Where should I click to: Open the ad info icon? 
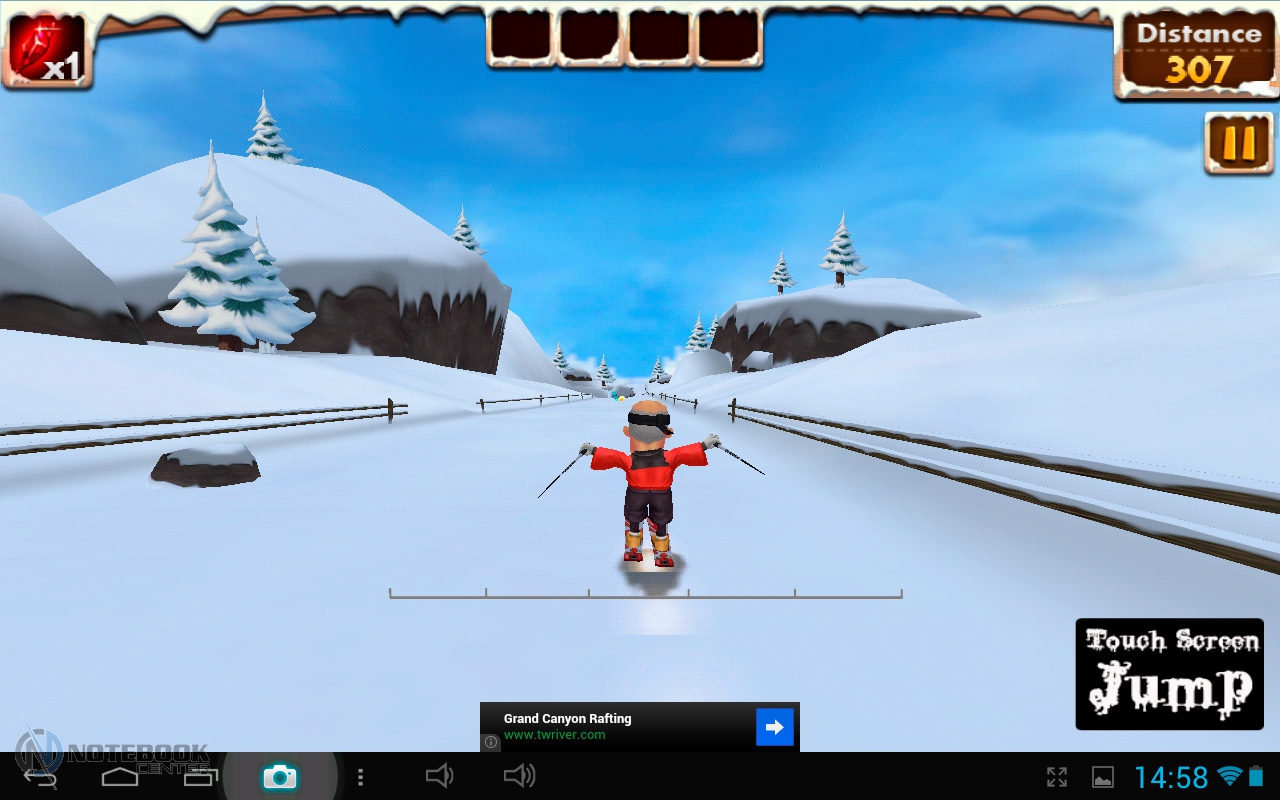(x=491, y=743)
